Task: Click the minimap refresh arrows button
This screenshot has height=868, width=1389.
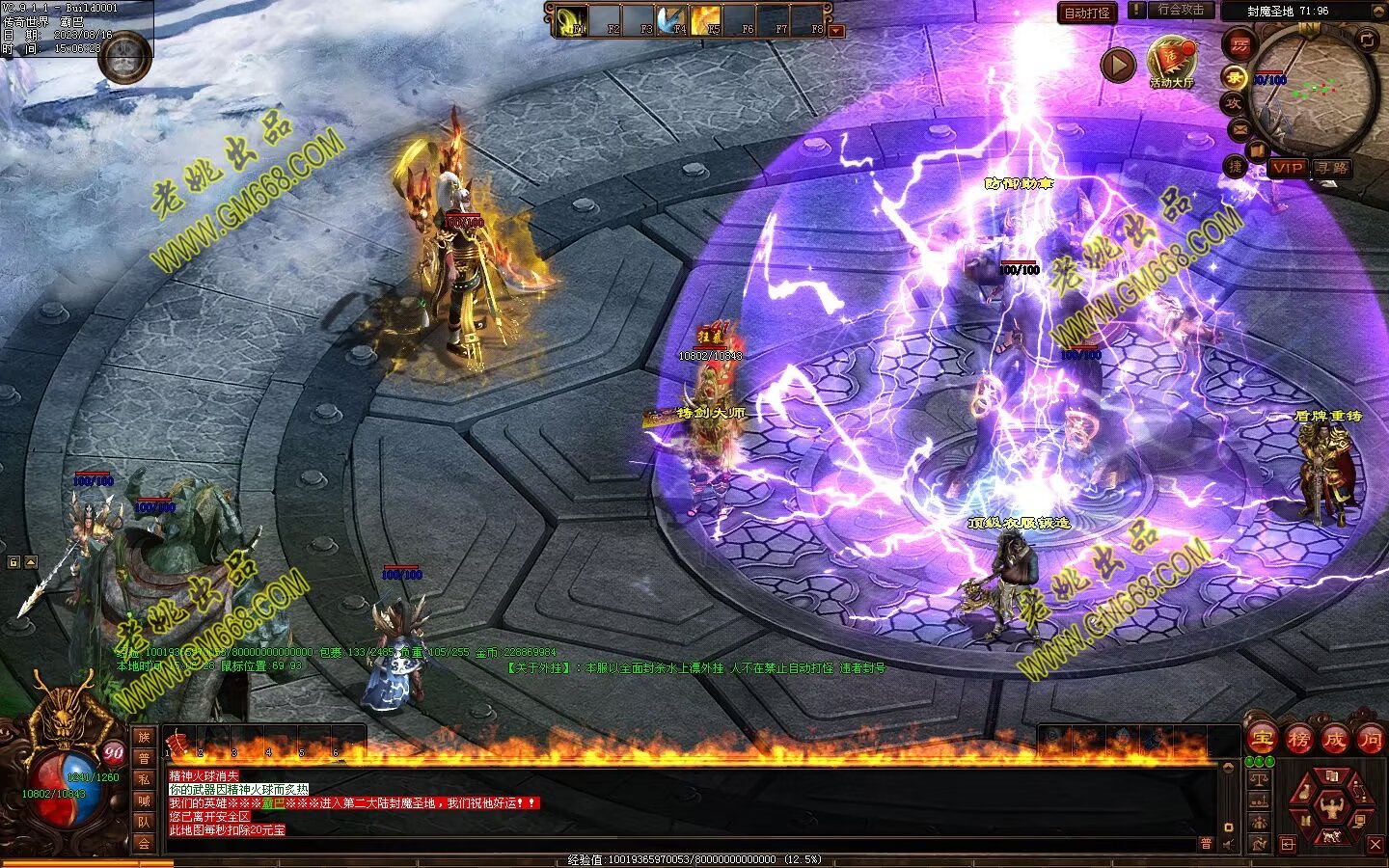Action: (1367, 40)
